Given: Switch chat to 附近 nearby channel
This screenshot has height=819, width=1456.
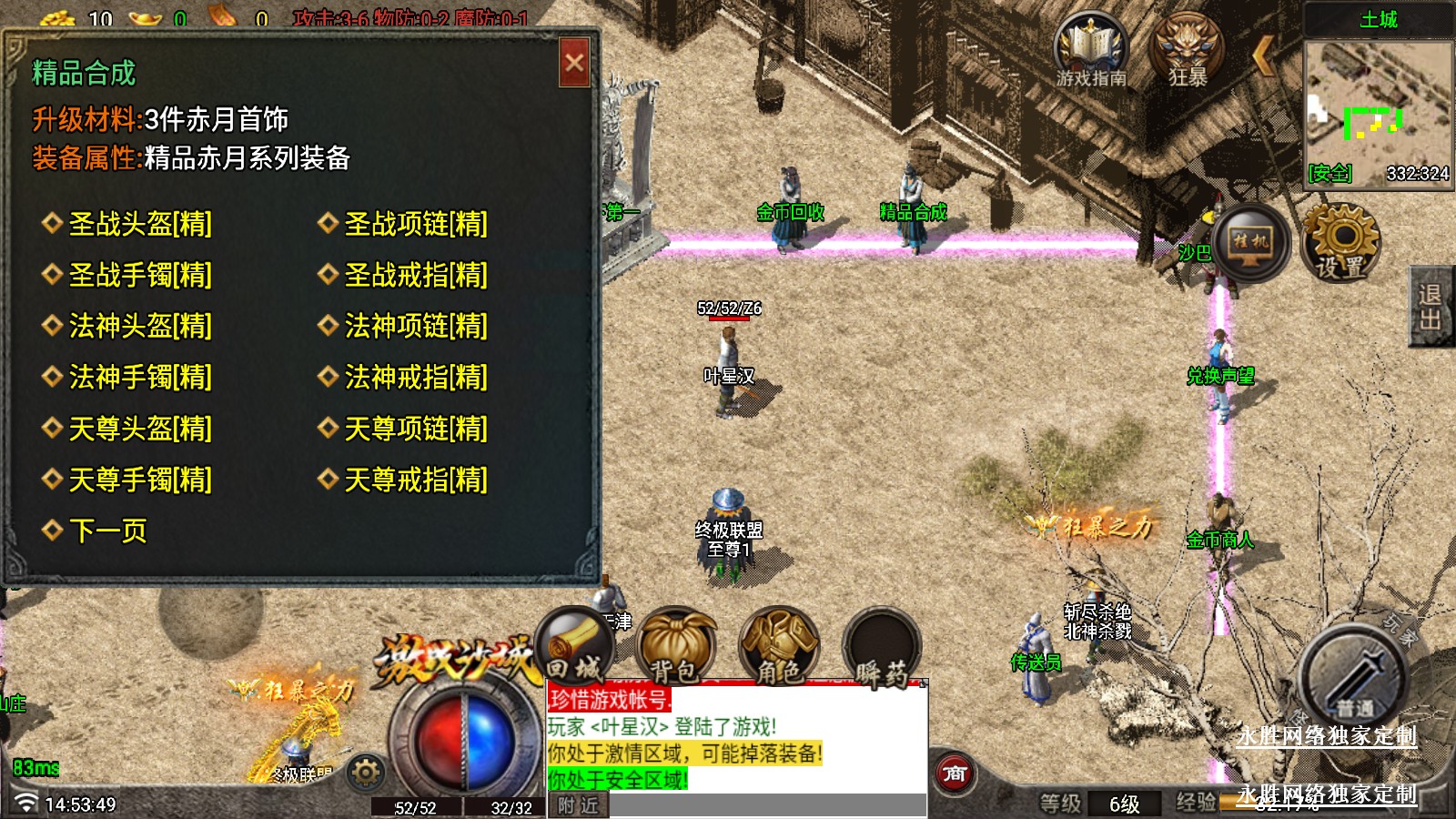Looking at the screenshot, I should click(578, 805).
